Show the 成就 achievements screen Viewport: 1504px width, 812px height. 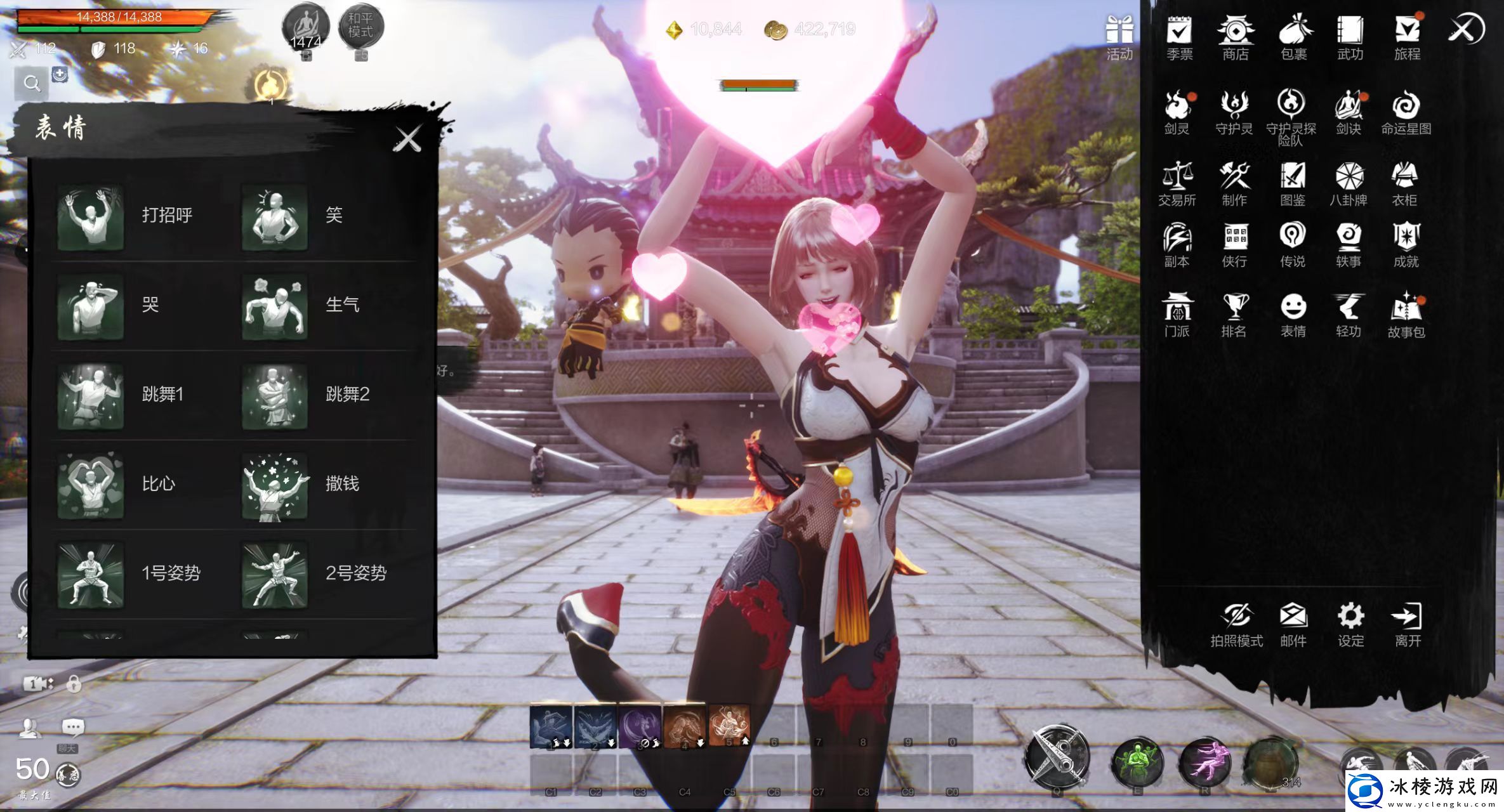coord(1406,244)
